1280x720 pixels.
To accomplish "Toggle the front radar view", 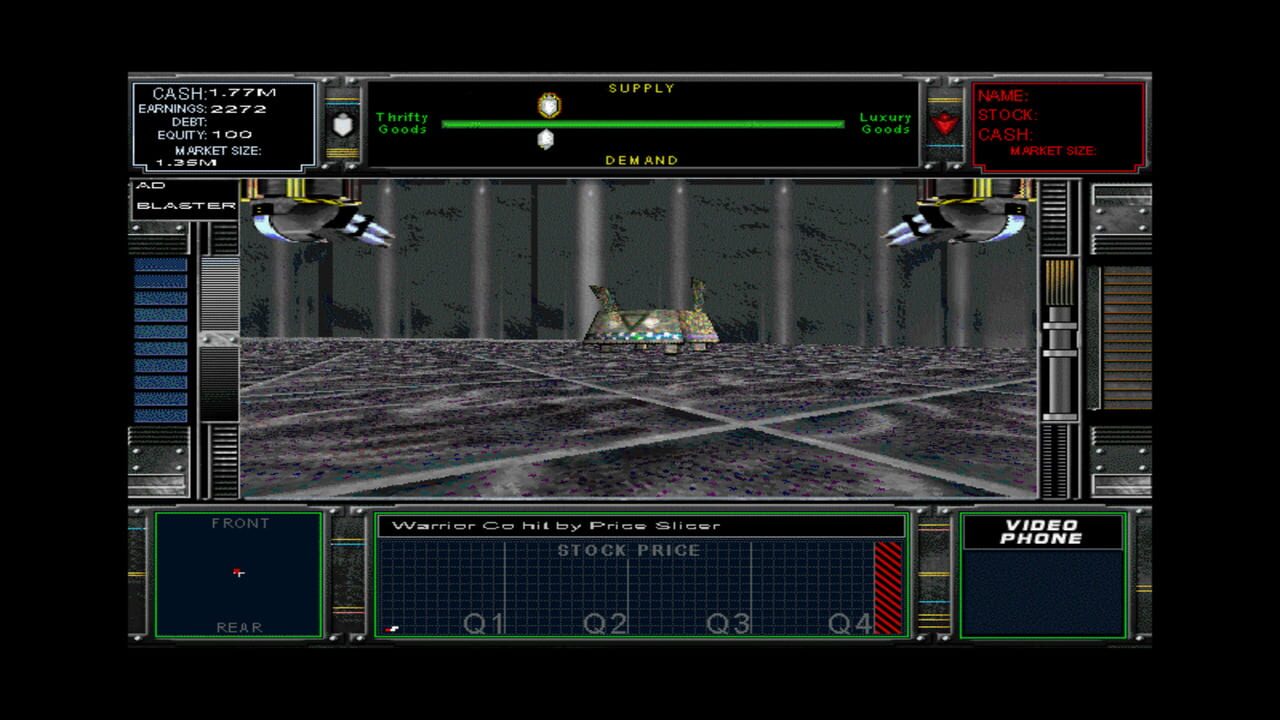I will (238, 522).
